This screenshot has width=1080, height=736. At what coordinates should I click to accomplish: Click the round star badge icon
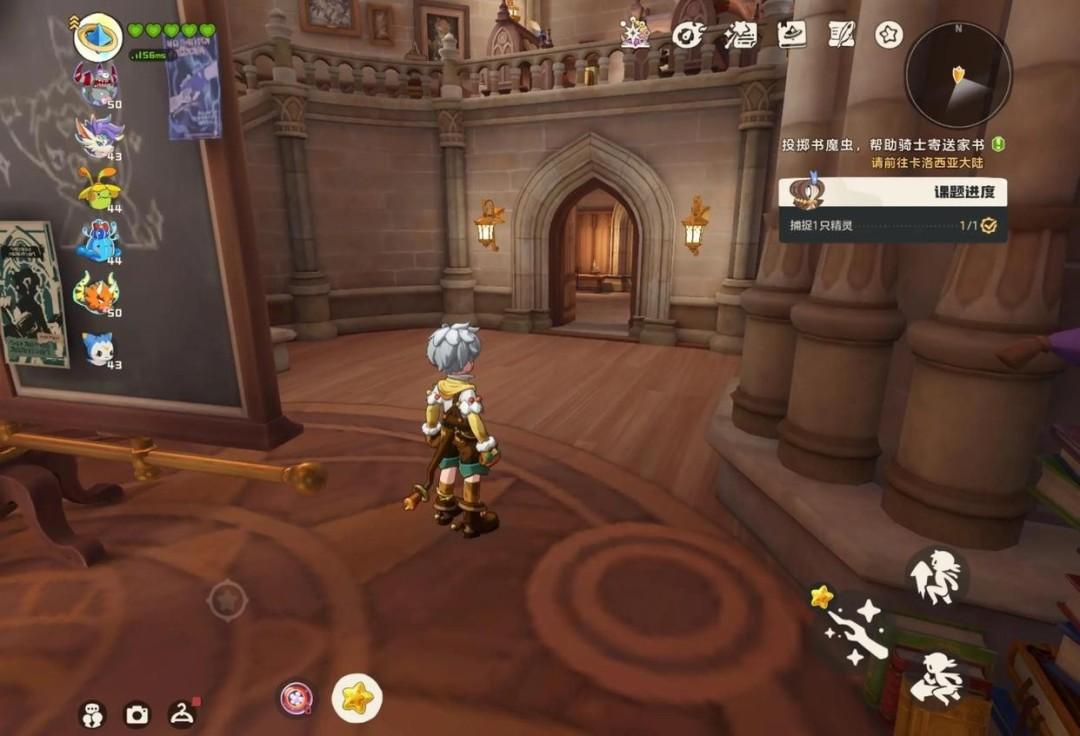[x=889, y=35]
